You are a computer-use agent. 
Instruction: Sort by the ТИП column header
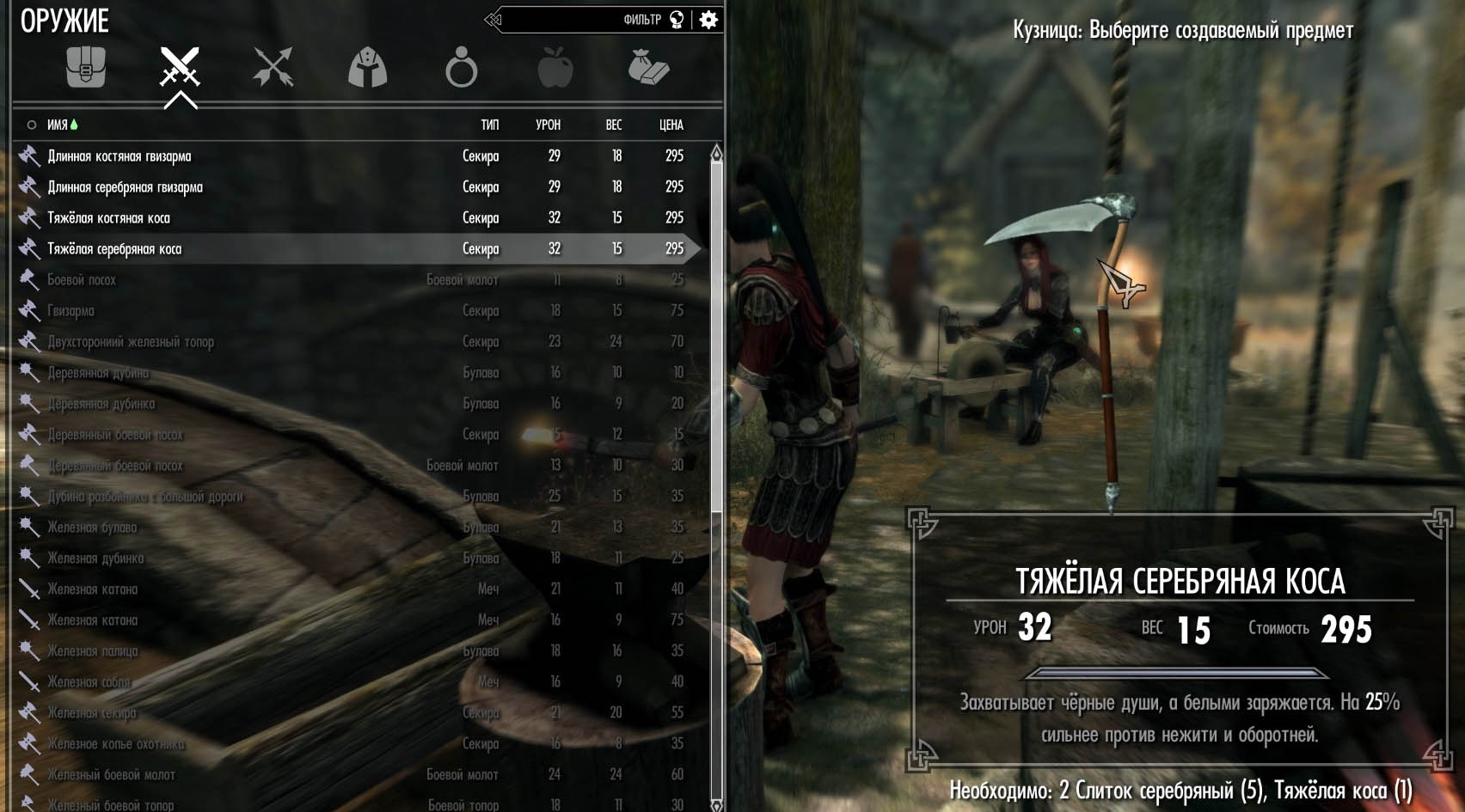pos(489,125)
